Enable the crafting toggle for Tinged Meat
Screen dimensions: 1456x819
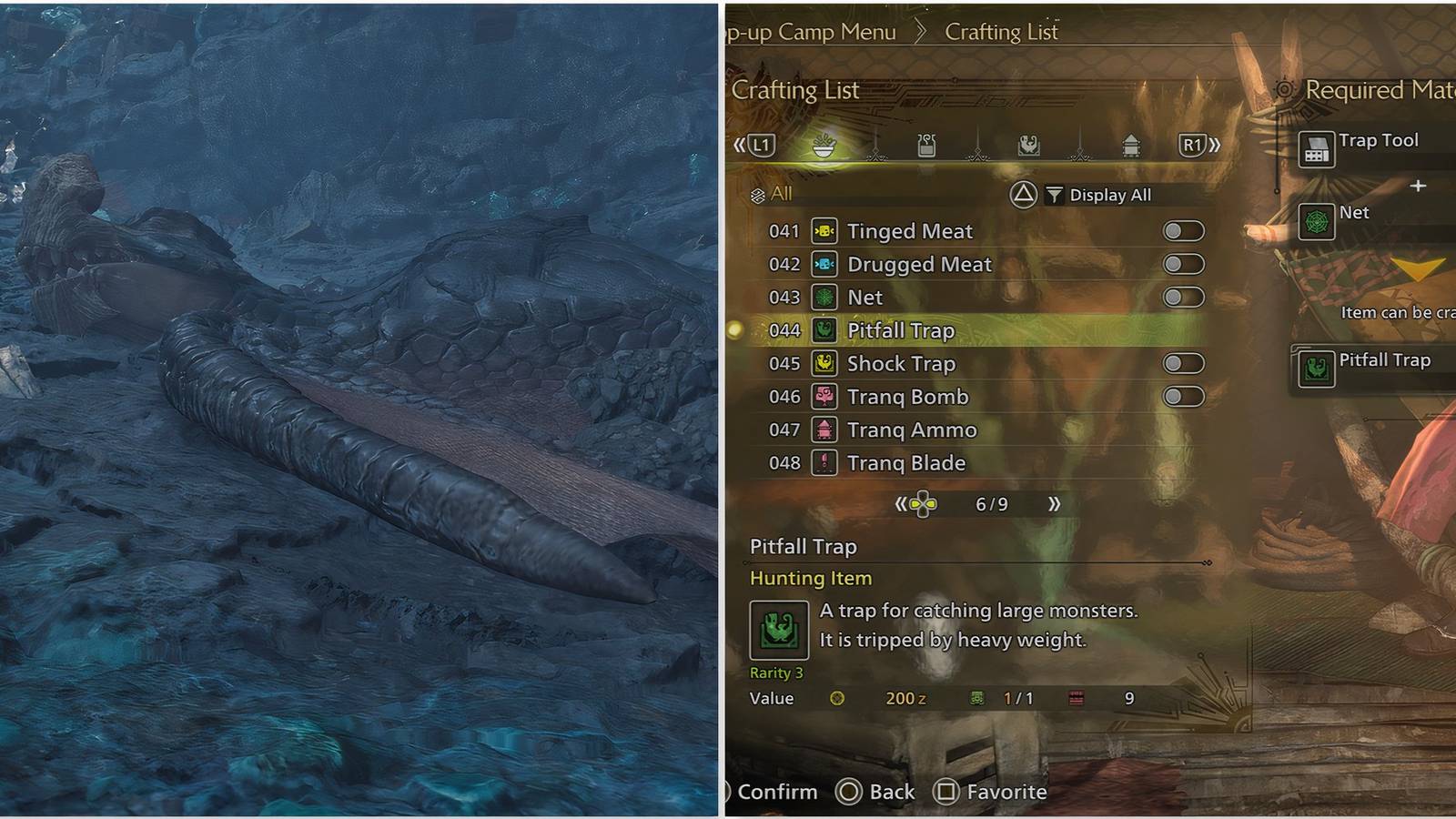point(1183,231)
